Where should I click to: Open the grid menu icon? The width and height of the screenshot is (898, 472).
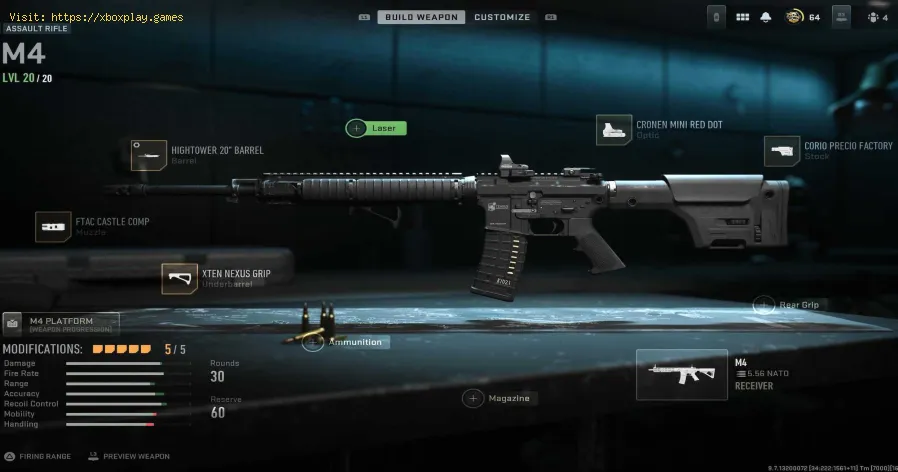(x=742, y=17)
